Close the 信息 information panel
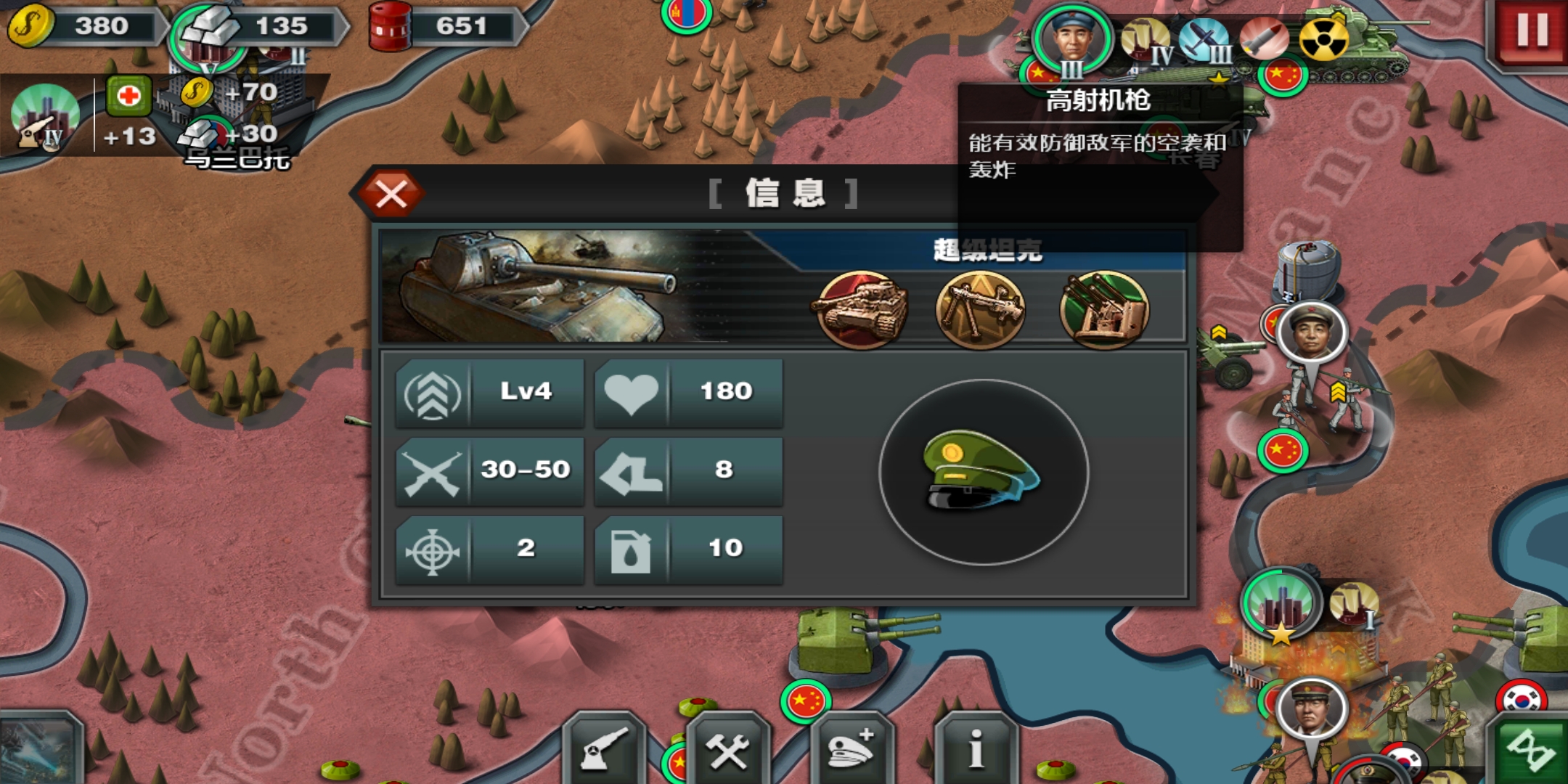Image resolution: width=1568 pixels, height=784 pixels. [x=392, y=194]
